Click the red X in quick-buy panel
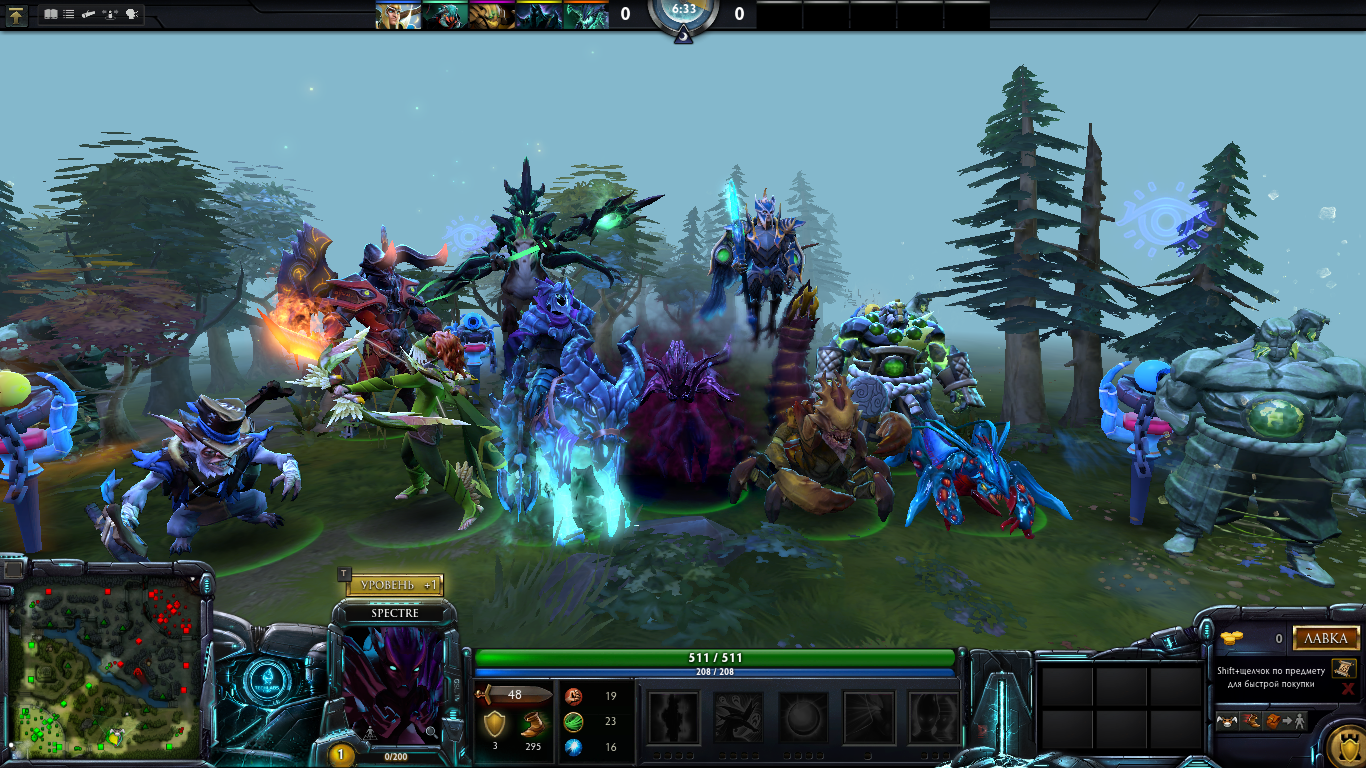Screen dimensions: 1366x768 click(x=1348, y=689)
